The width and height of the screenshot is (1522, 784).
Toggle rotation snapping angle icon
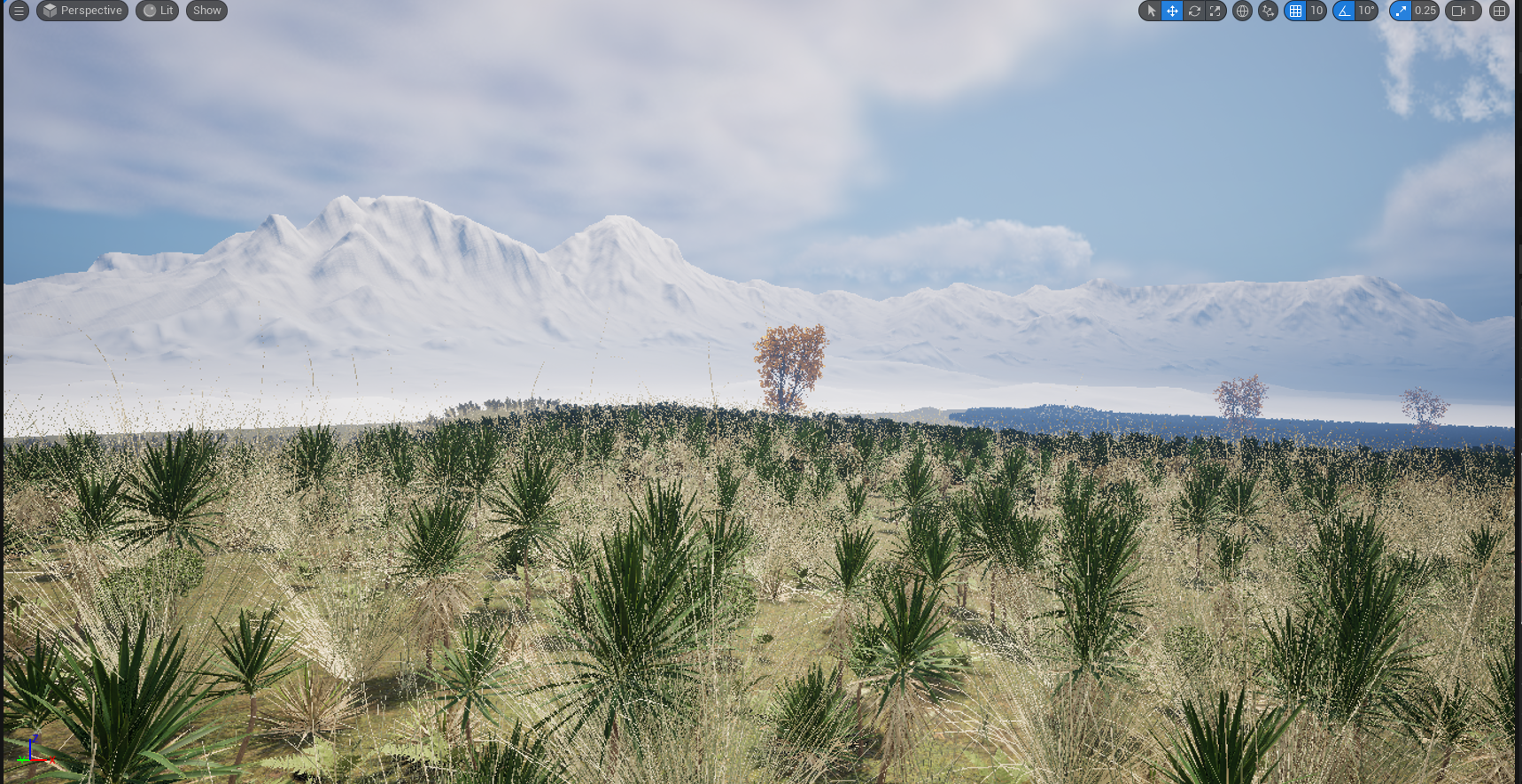[1344, 11]
